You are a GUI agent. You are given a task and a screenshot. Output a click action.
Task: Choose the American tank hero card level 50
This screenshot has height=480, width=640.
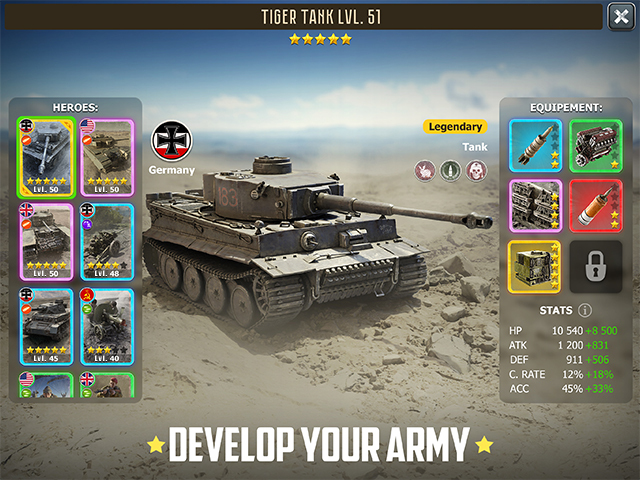[x=106, y=155]
